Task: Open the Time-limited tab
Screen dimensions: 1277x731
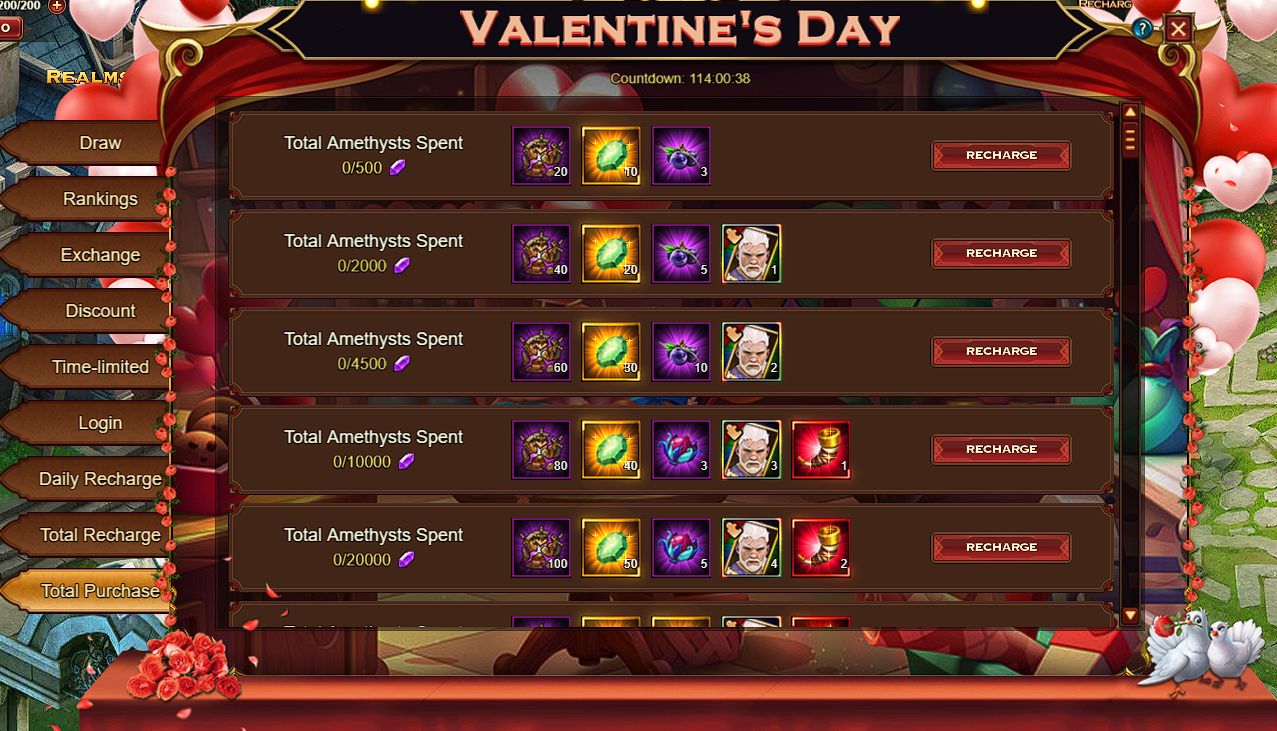Action: [x=100, y=367]
